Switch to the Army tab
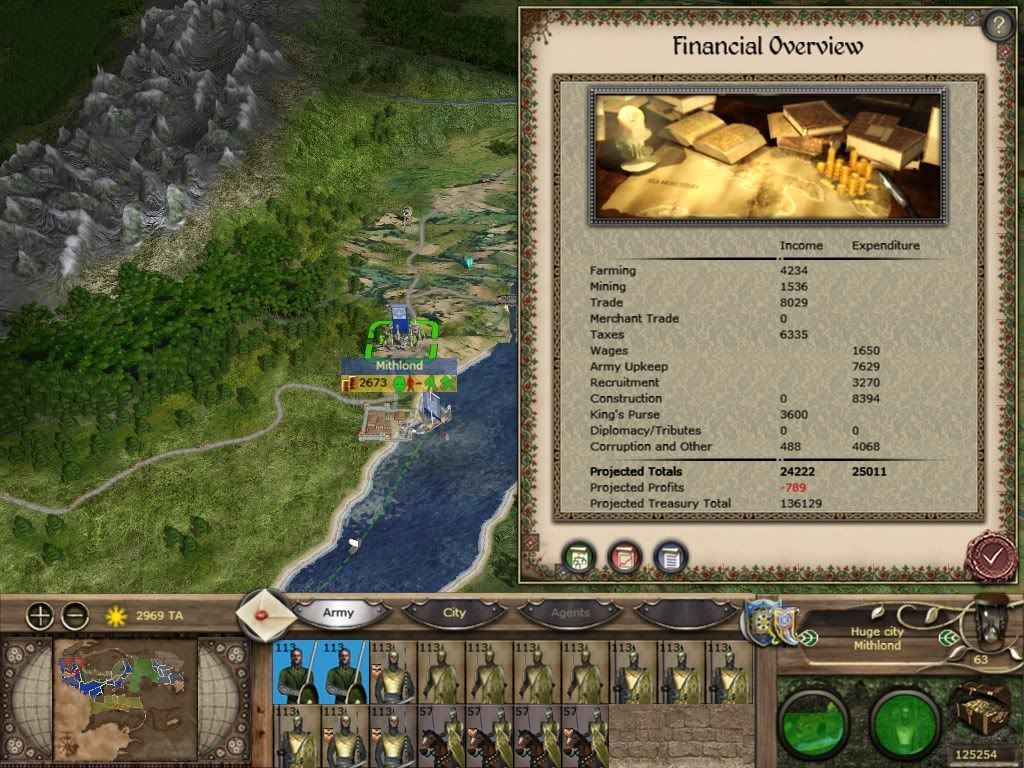1024x768 pixels. pyautogui.click(x=338, y=612)
